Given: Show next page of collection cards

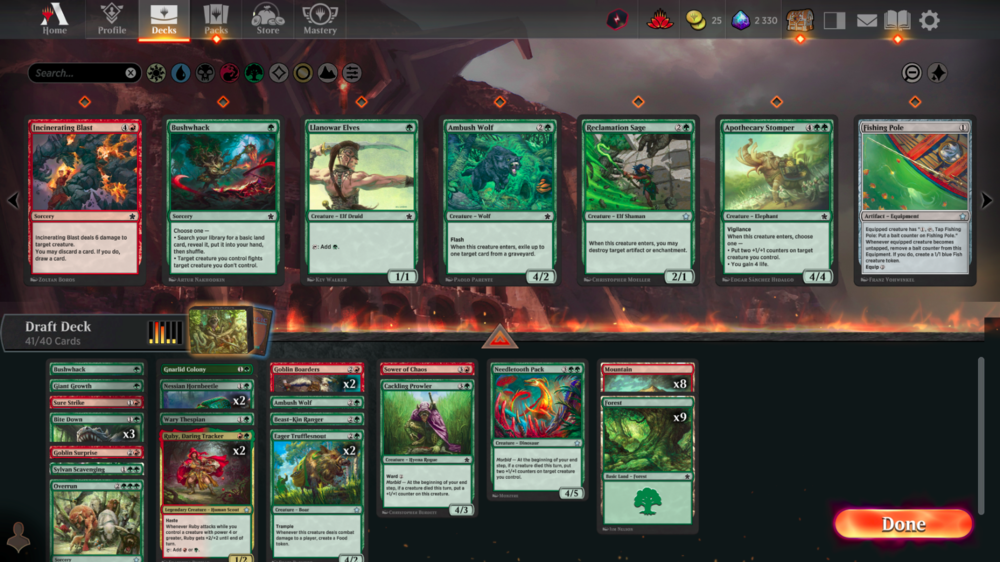Looking at the screenshot, I should click(987, 201).
